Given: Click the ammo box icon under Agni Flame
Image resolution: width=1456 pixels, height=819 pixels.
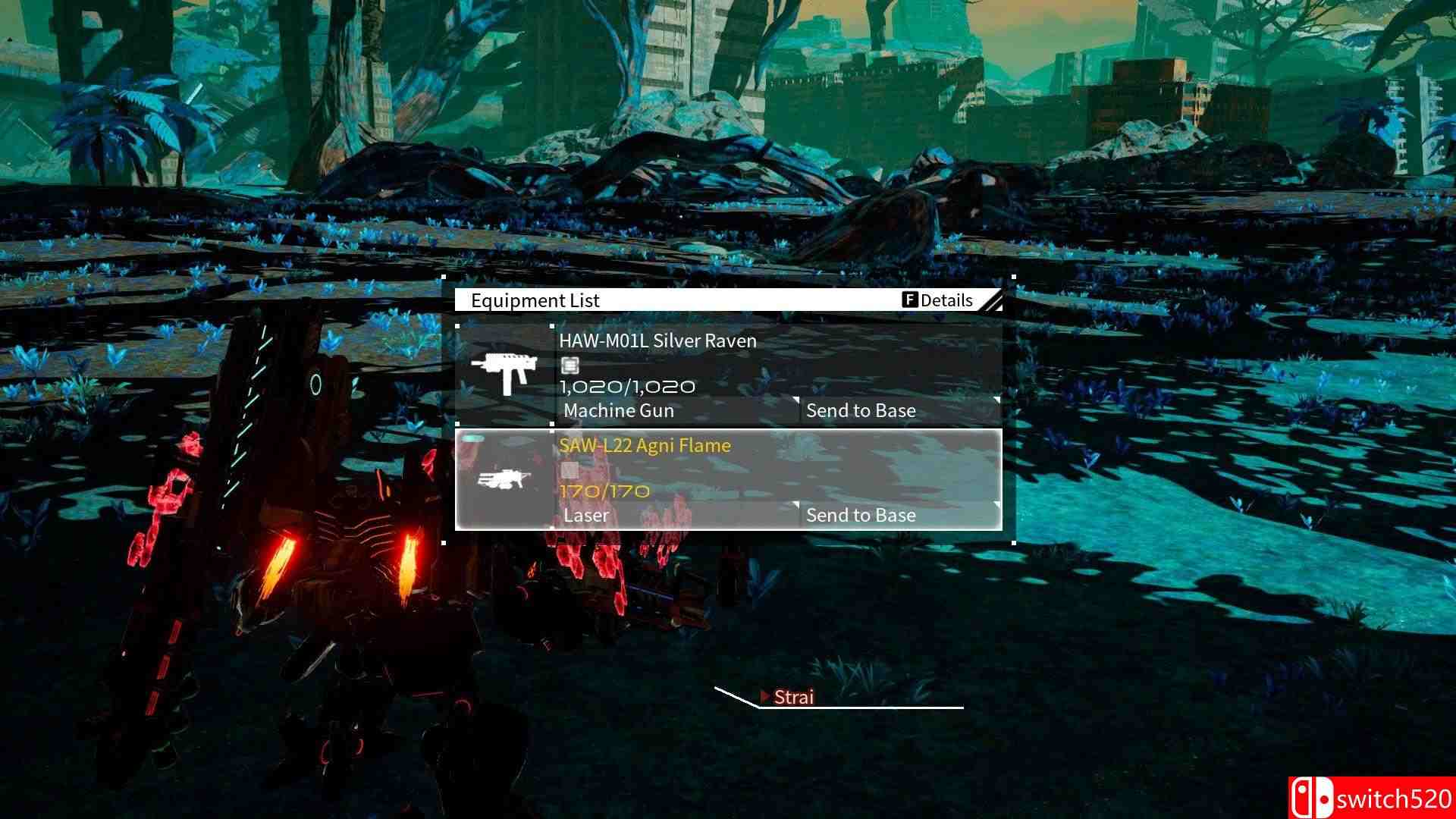Looking at the screenshot, I should click(569, 470).
